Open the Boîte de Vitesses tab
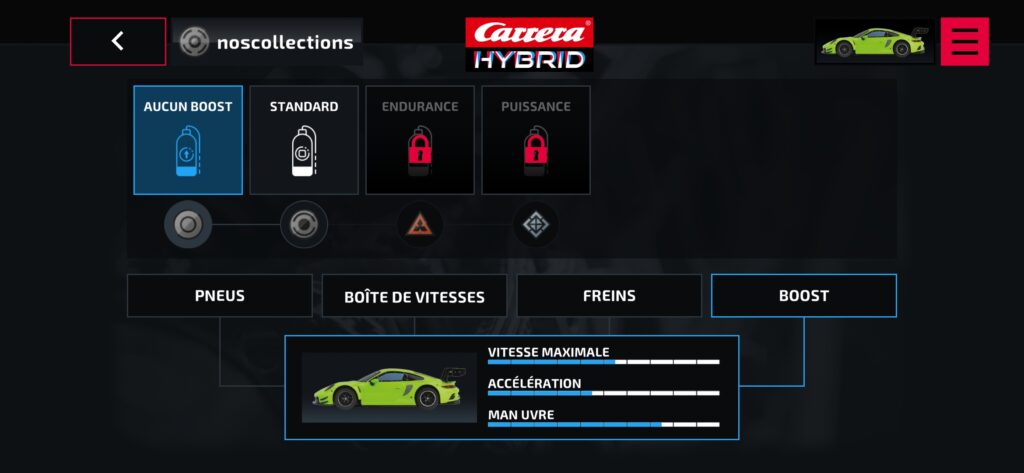This screenshot has height=473, width=1024. click(414, 297)
